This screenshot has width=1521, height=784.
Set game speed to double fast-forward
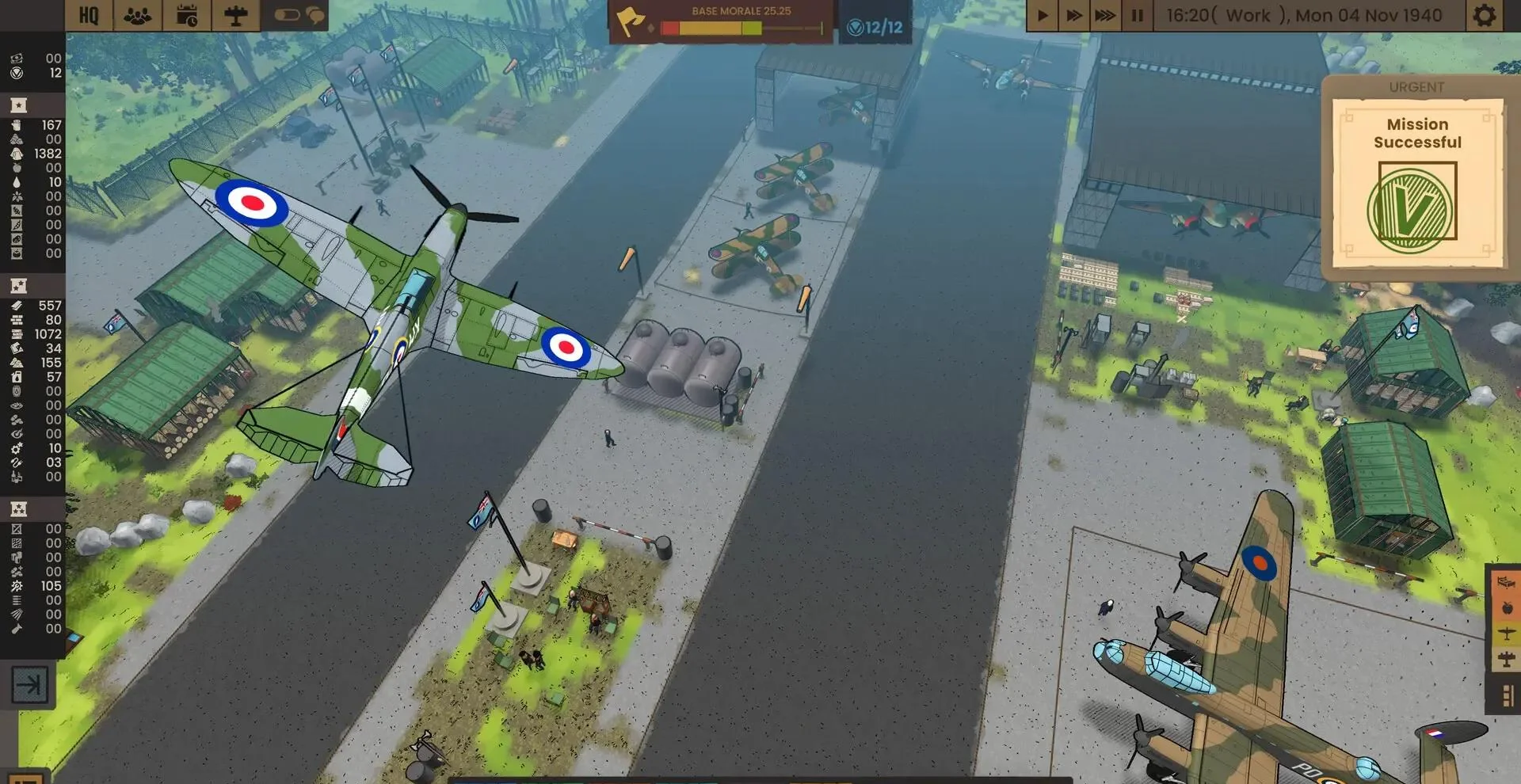pyautogui.click(x=1073, y=15)
